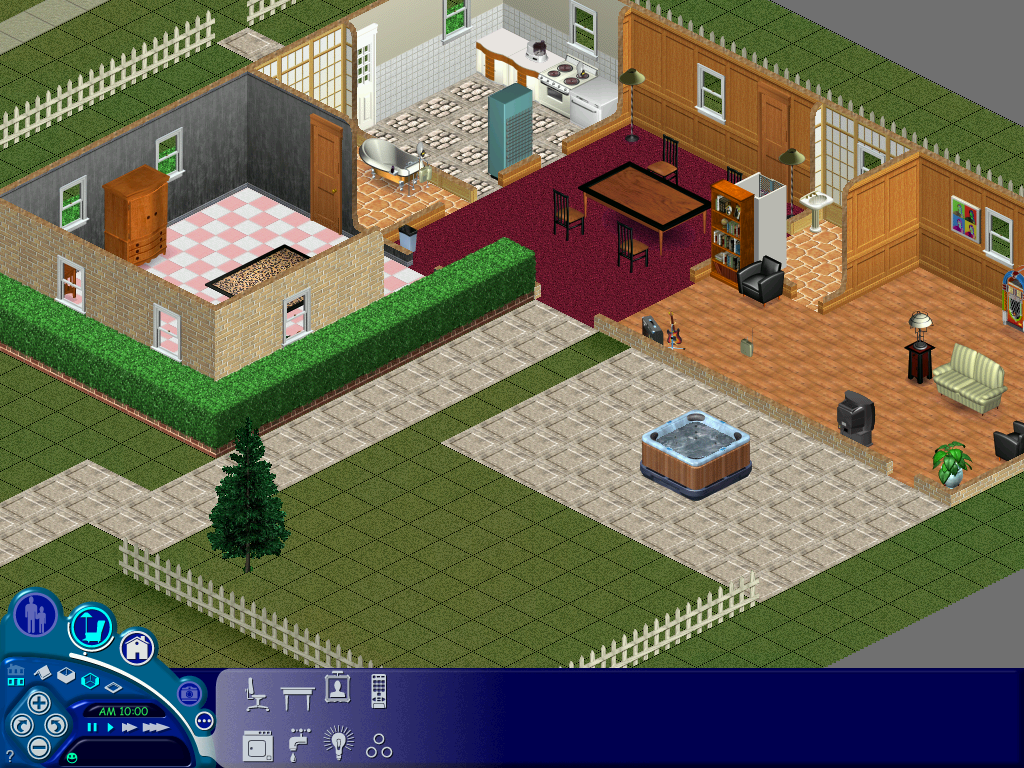Set game speed to normal play
The height and width of the screenshot is (768, 1024).
(x=110, y=728)
